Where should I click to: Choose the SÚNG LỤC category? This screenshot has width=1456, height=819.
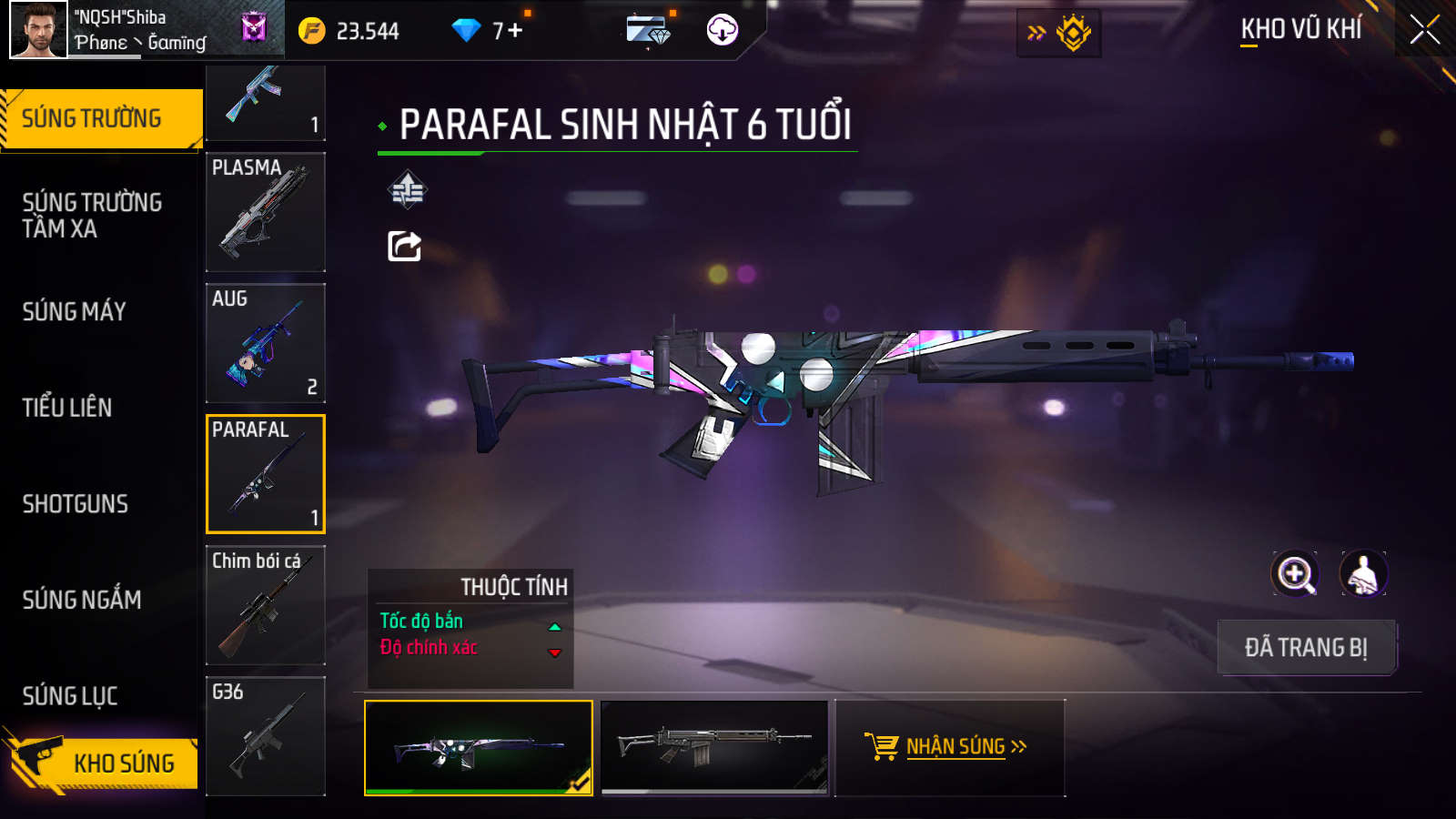tap(70, 696)
